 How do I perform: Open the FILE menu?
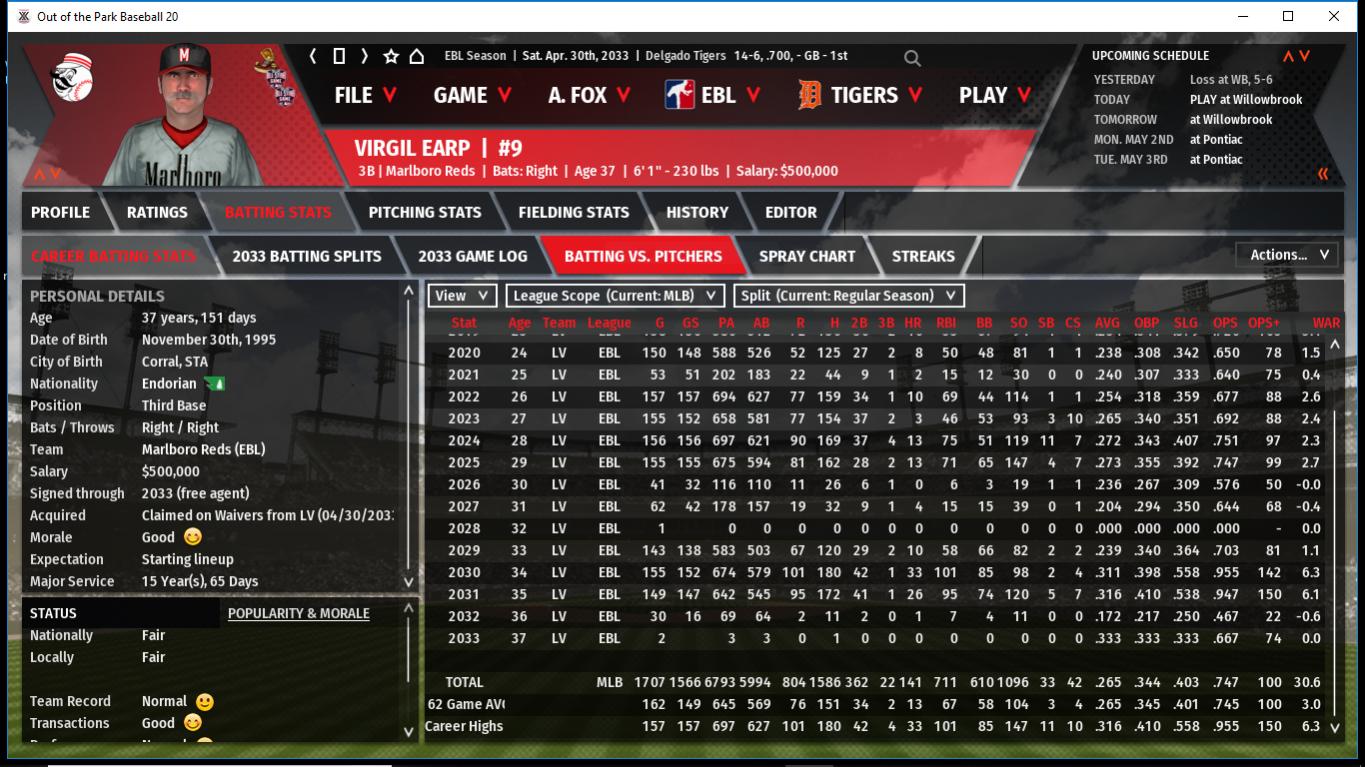(x=365, y=95)
